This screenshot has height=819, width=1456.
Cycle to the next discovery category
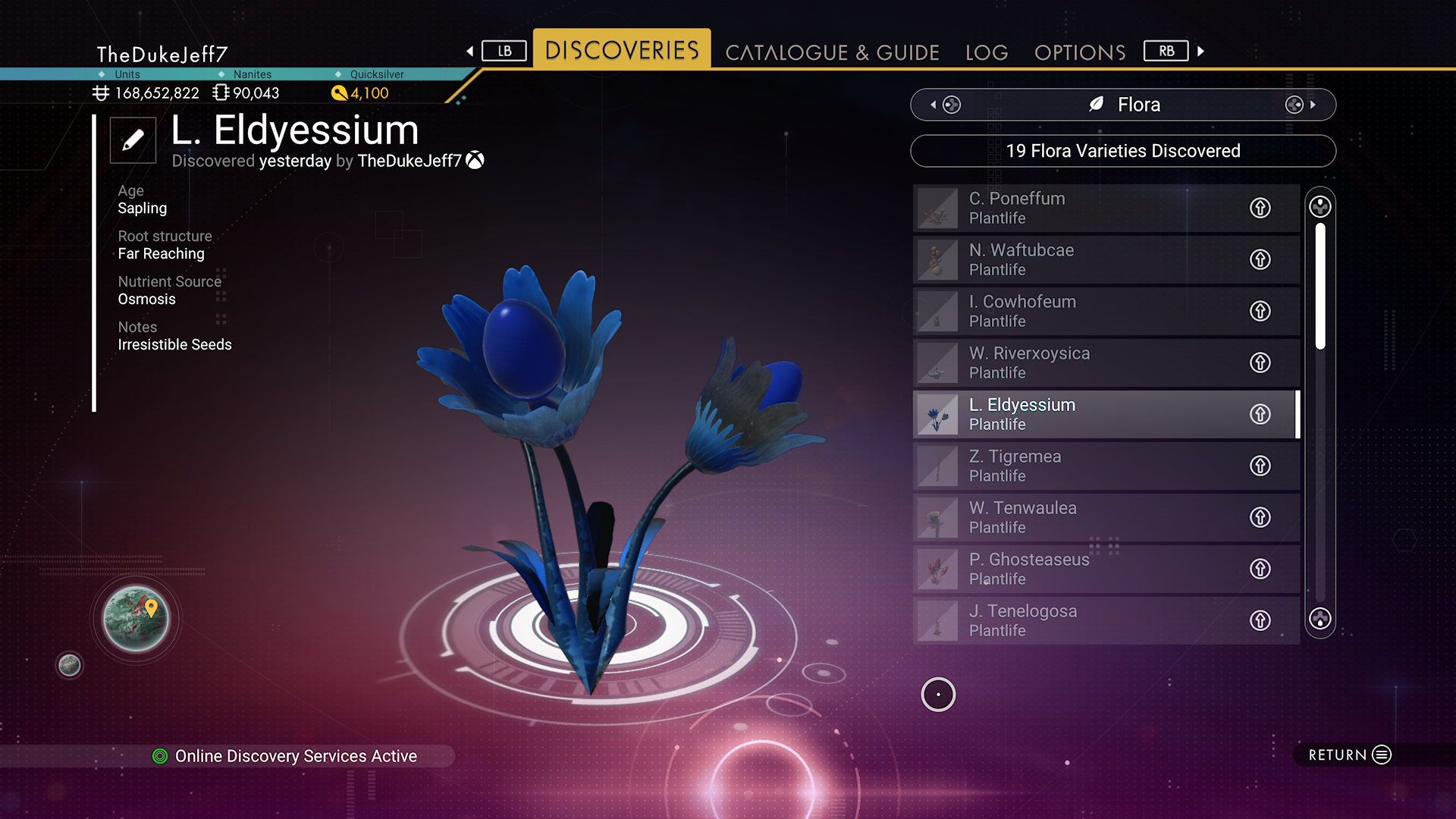[1301, 105]
